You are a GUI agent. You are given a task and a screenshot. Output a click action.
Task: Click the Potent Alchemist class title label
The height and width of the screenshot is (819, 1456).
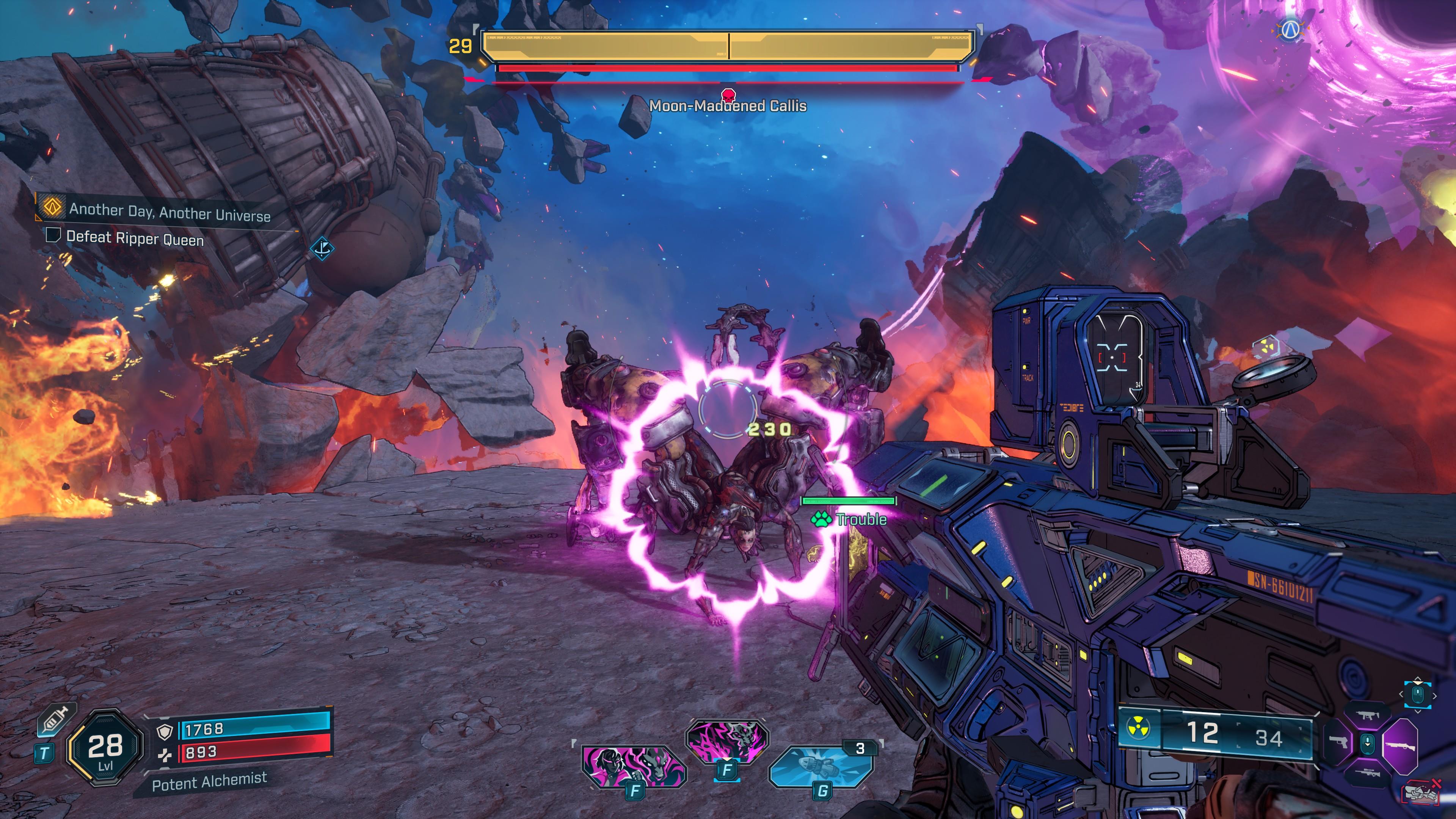pos(210,783)
